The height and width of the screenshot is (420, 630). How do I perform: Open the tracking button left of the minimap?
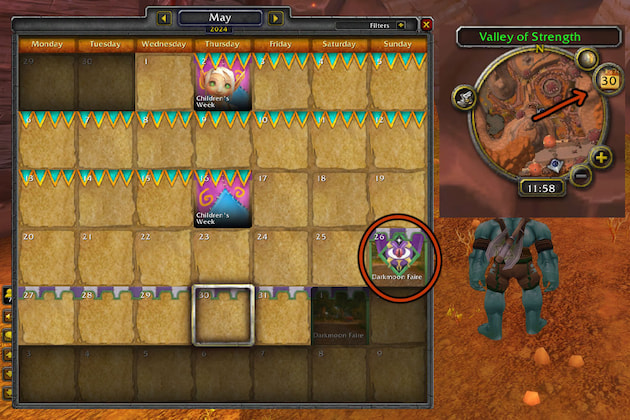click(x=463, y=98)
